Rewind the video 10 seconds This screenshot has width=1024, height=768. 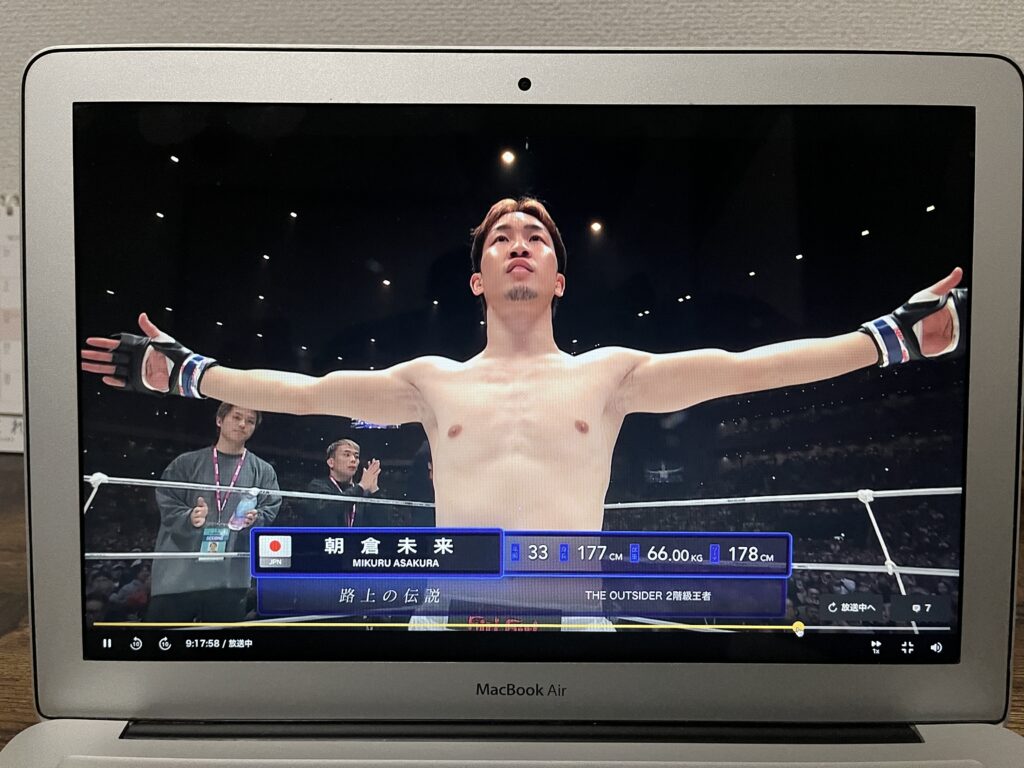pyautogui.click(x=136, y=644)
